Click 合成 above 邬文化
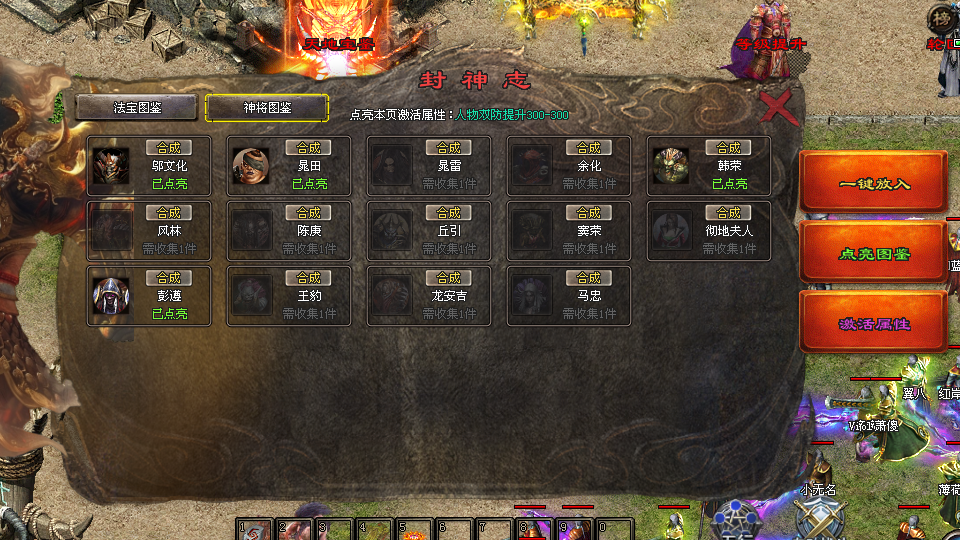Screen dimensions: 960x540 click(169, 148)
